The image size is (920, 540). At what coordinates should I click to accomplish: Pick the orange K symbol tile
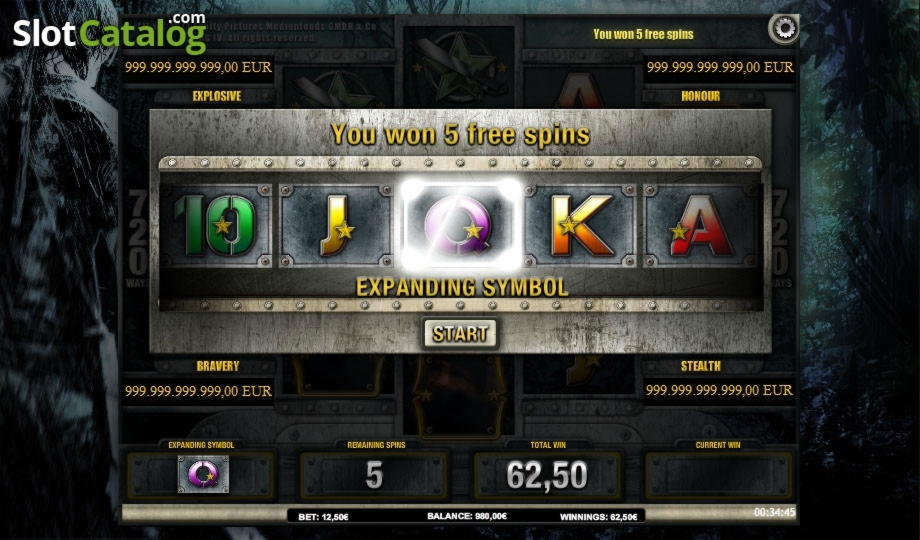pos(581,225)
